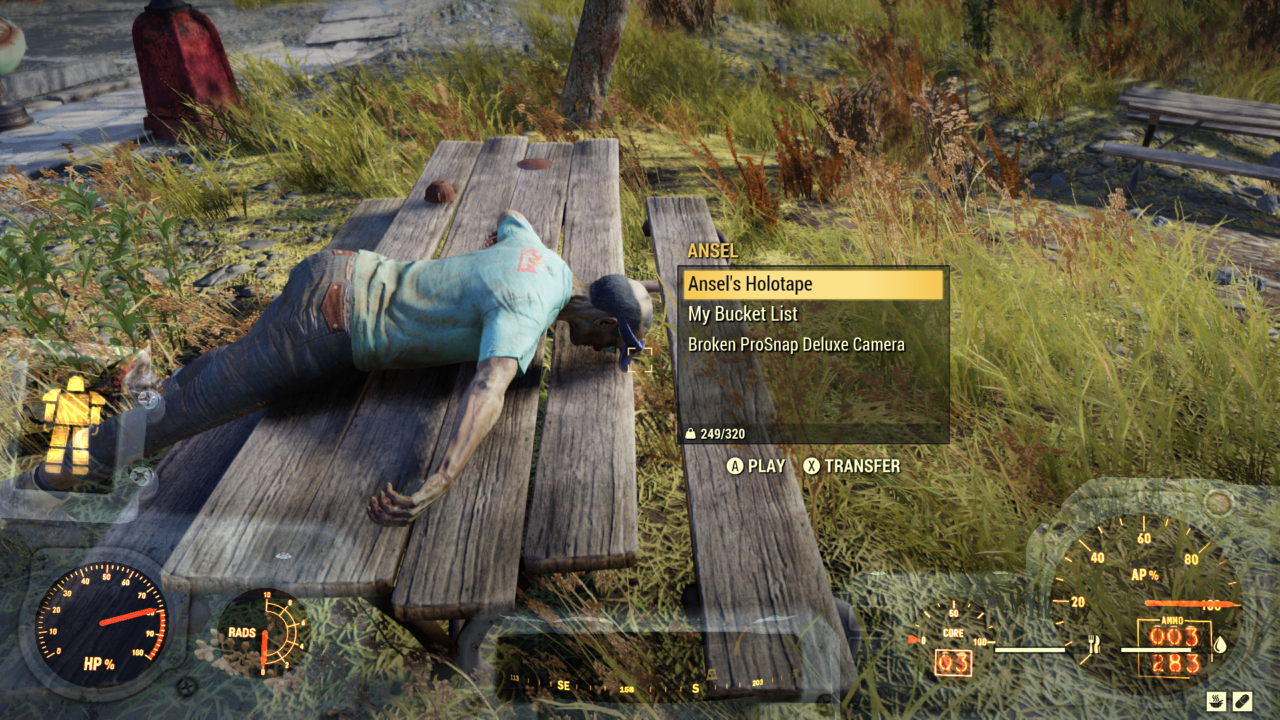Click the X button prompt circle

tap(812, 466)
